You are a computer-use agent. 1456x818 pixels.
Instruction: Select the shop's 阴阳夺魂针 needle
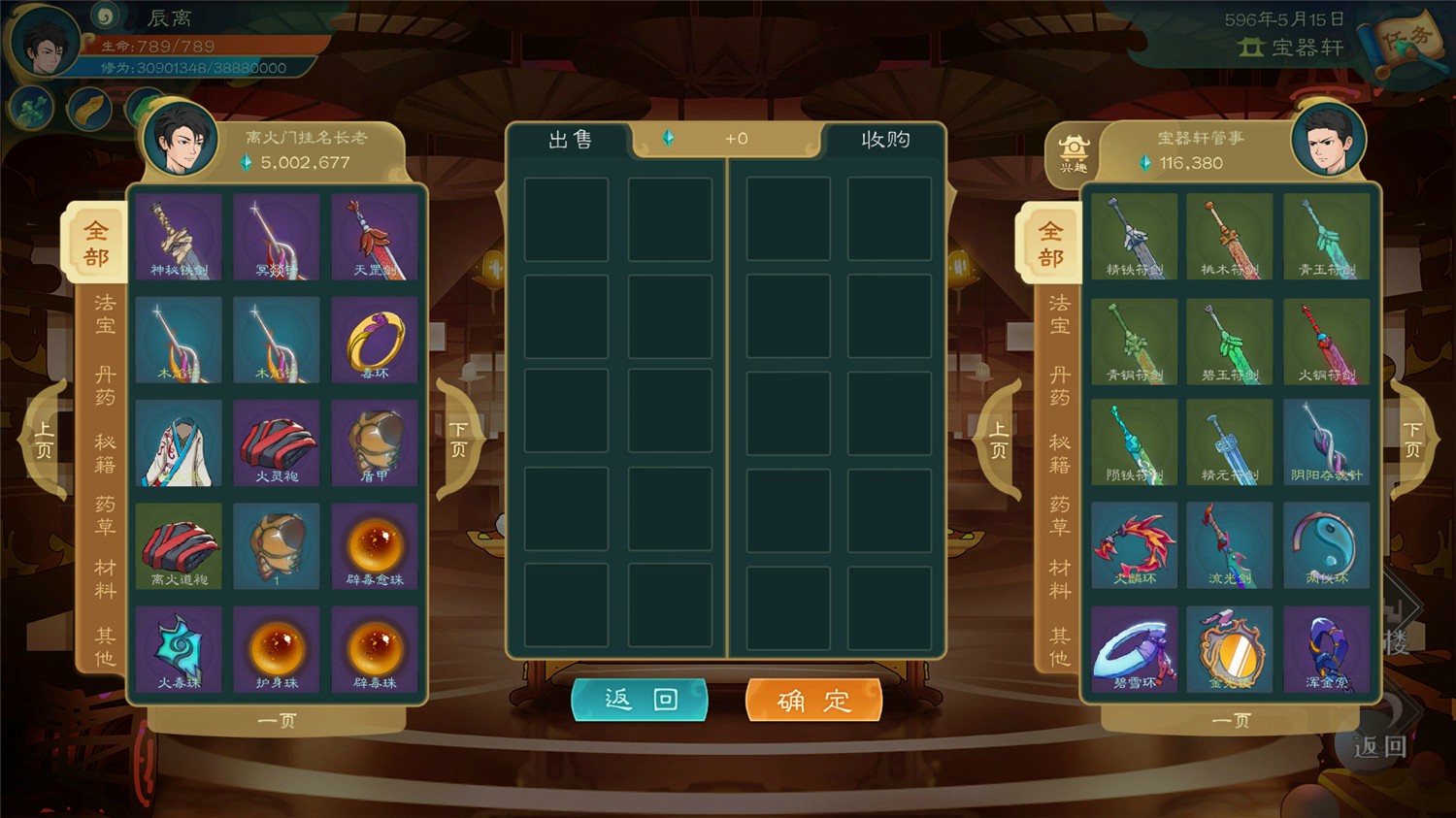coord(1326,443)
